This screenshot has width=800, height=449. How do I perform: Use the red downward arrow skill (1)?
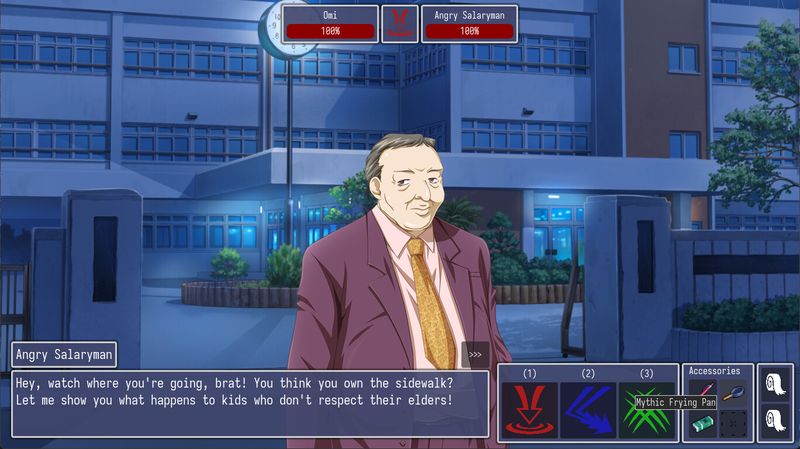529,410
